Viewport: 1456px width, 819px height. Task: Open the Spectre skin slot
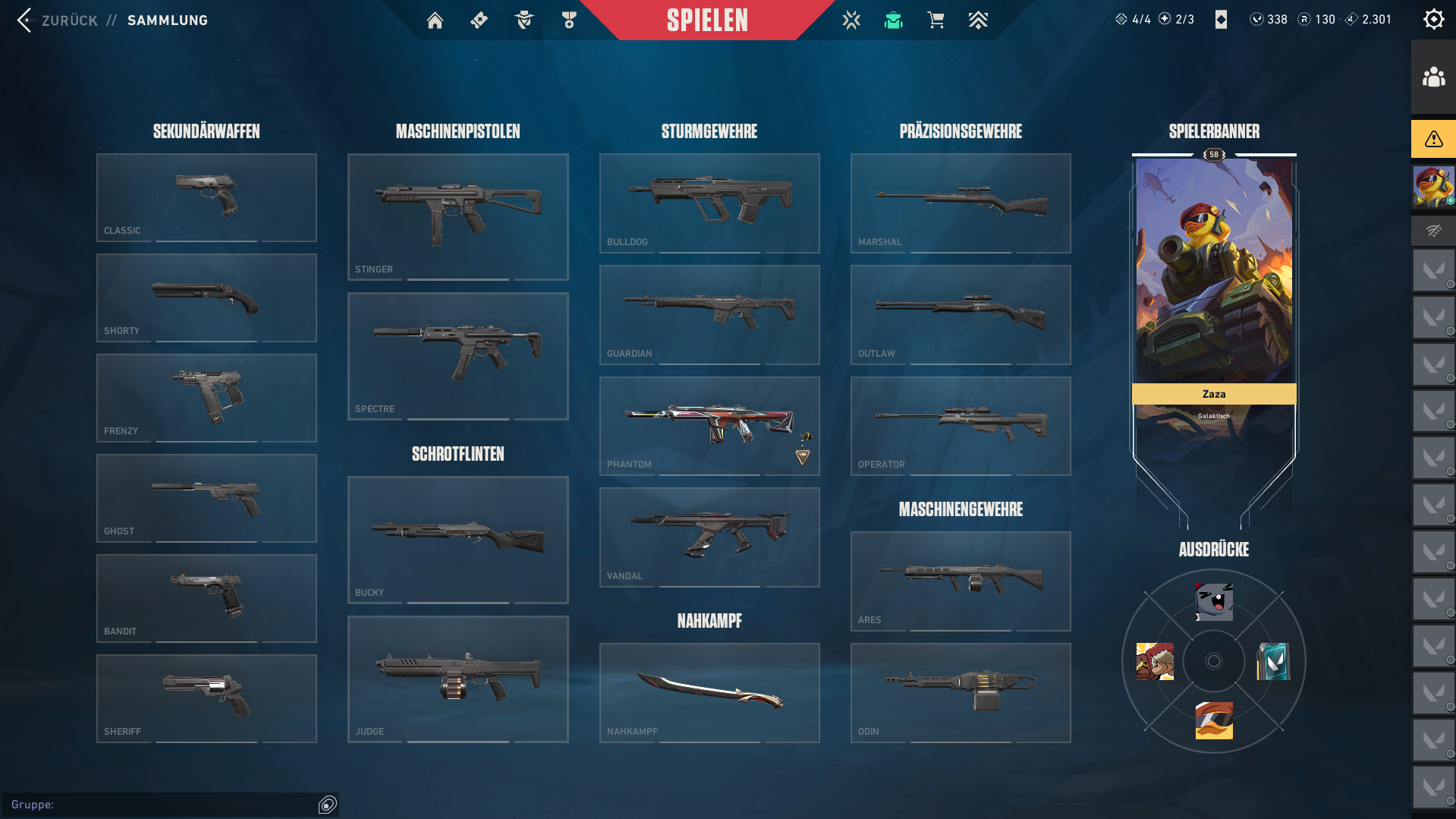(x=458, y=356)
